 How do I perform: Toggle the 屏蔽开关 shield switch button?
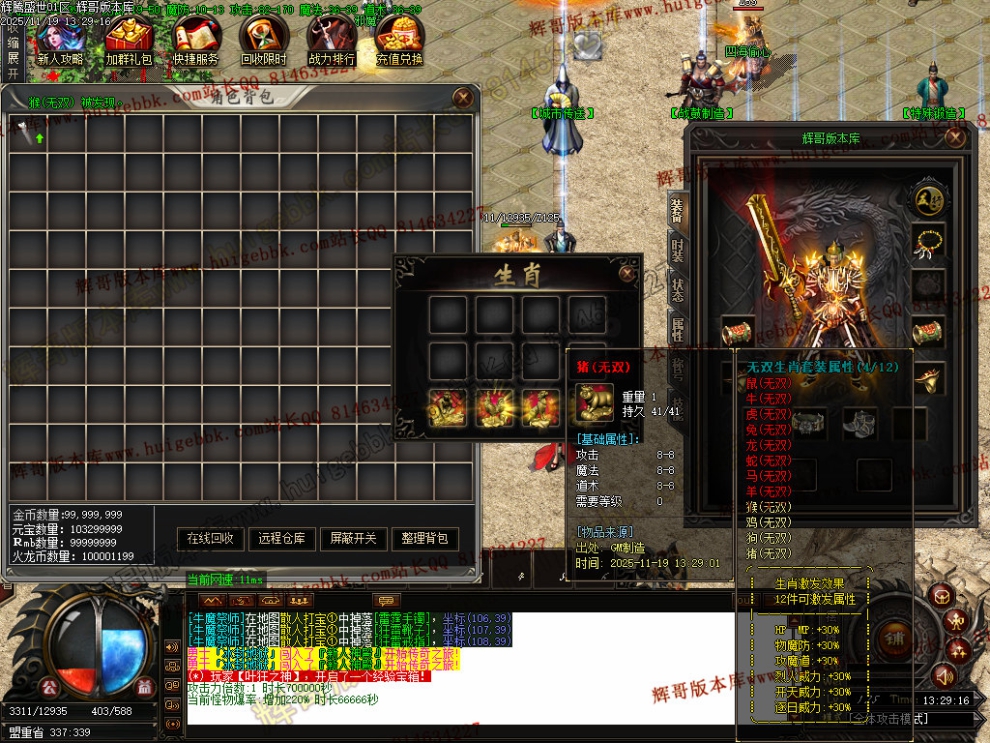click(354, 538)
